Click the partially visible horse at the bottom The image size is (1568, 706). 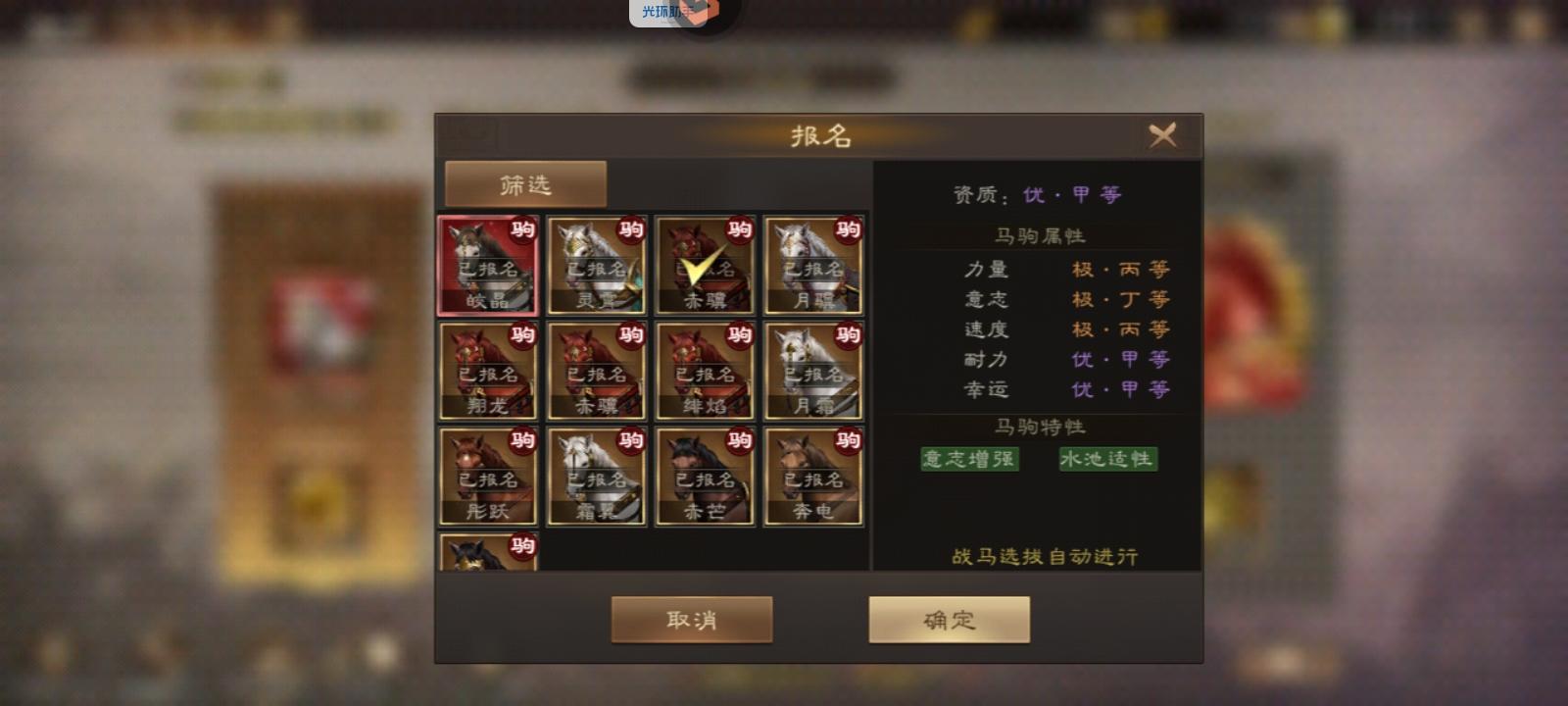pos(487,554)
